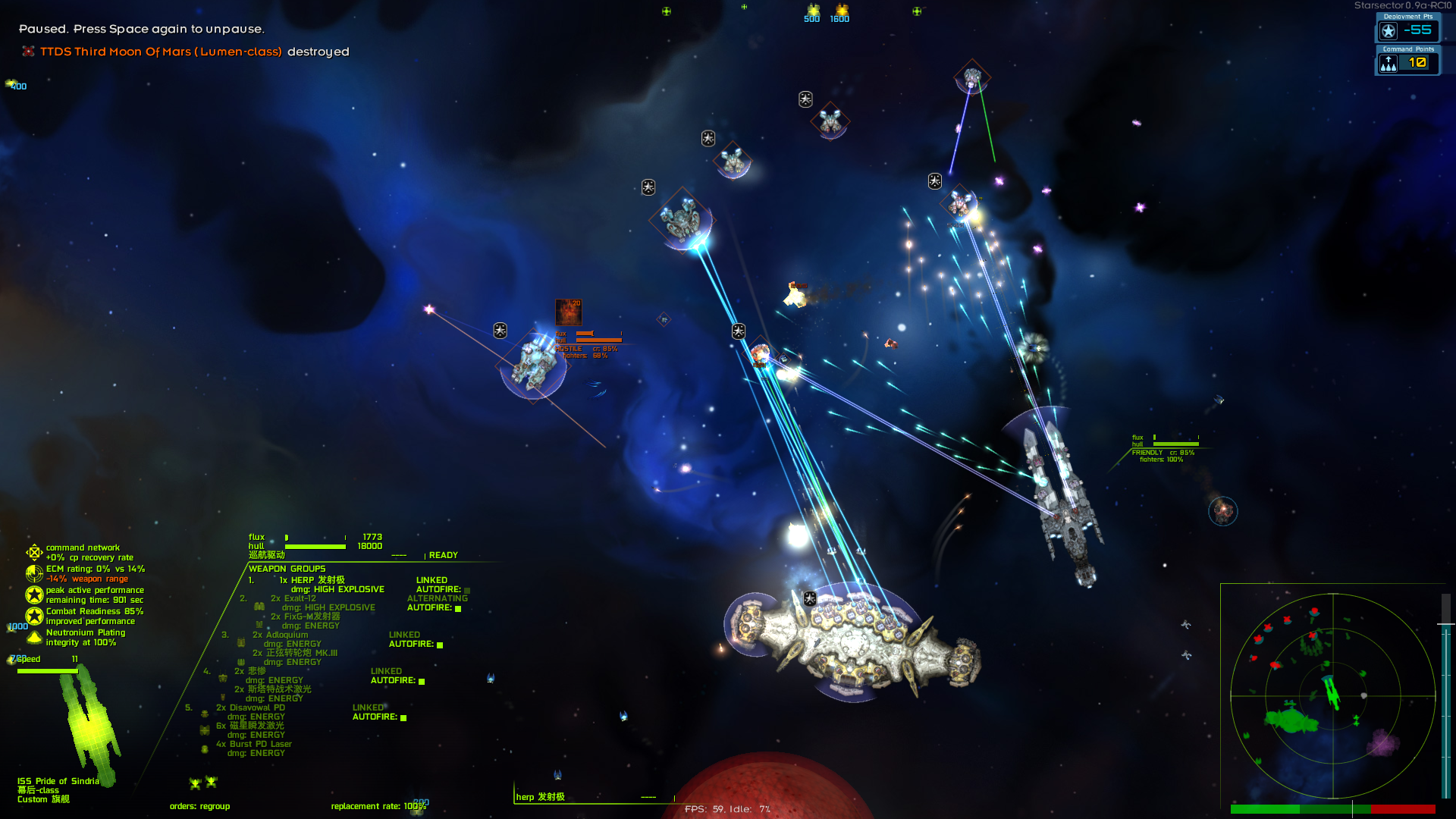Pick weapon group 5 Disavowal PD
The image size is (1456, 819).
[250, 708]
